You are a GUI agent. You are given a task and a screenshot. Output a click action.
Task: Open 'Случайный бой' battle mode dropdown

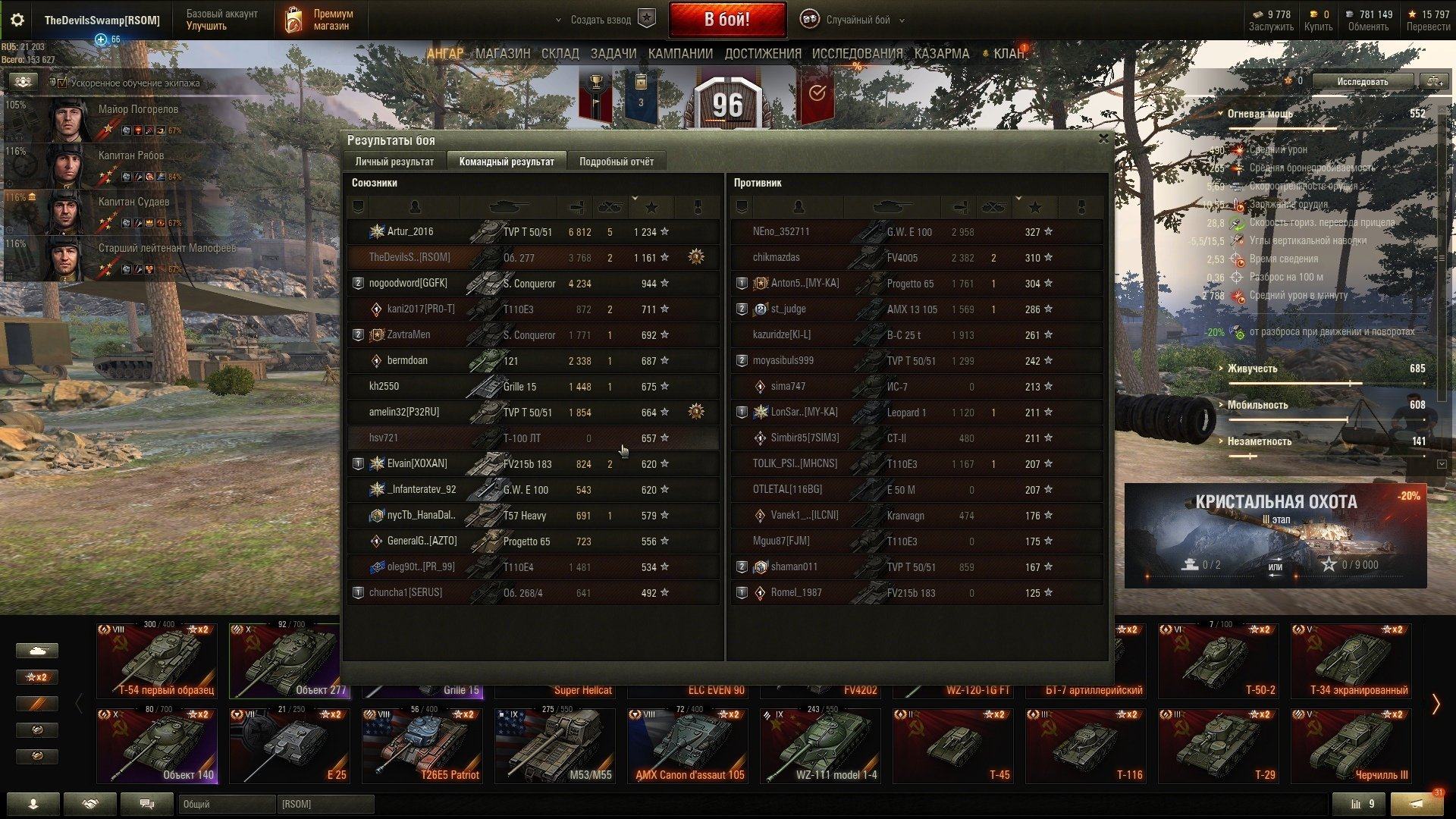point(857,20)
